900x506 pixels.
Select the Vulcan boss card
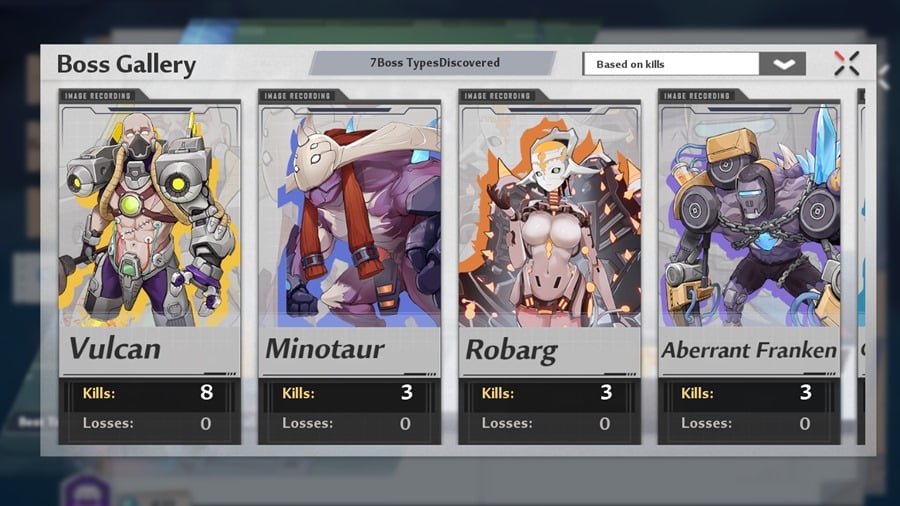coord(150,230)
